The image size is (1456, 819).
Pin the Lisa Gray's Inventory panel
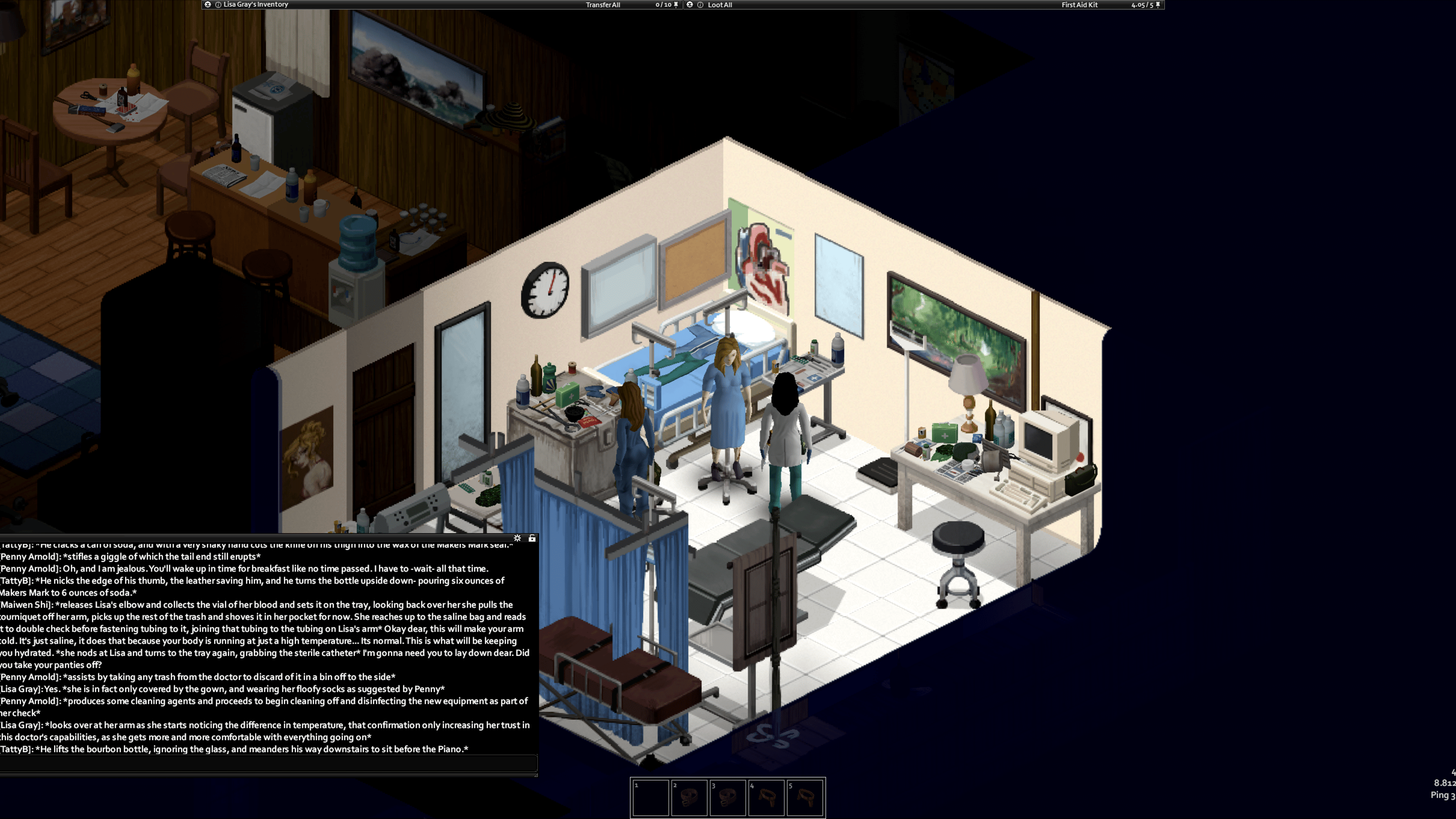click(676, 5)
